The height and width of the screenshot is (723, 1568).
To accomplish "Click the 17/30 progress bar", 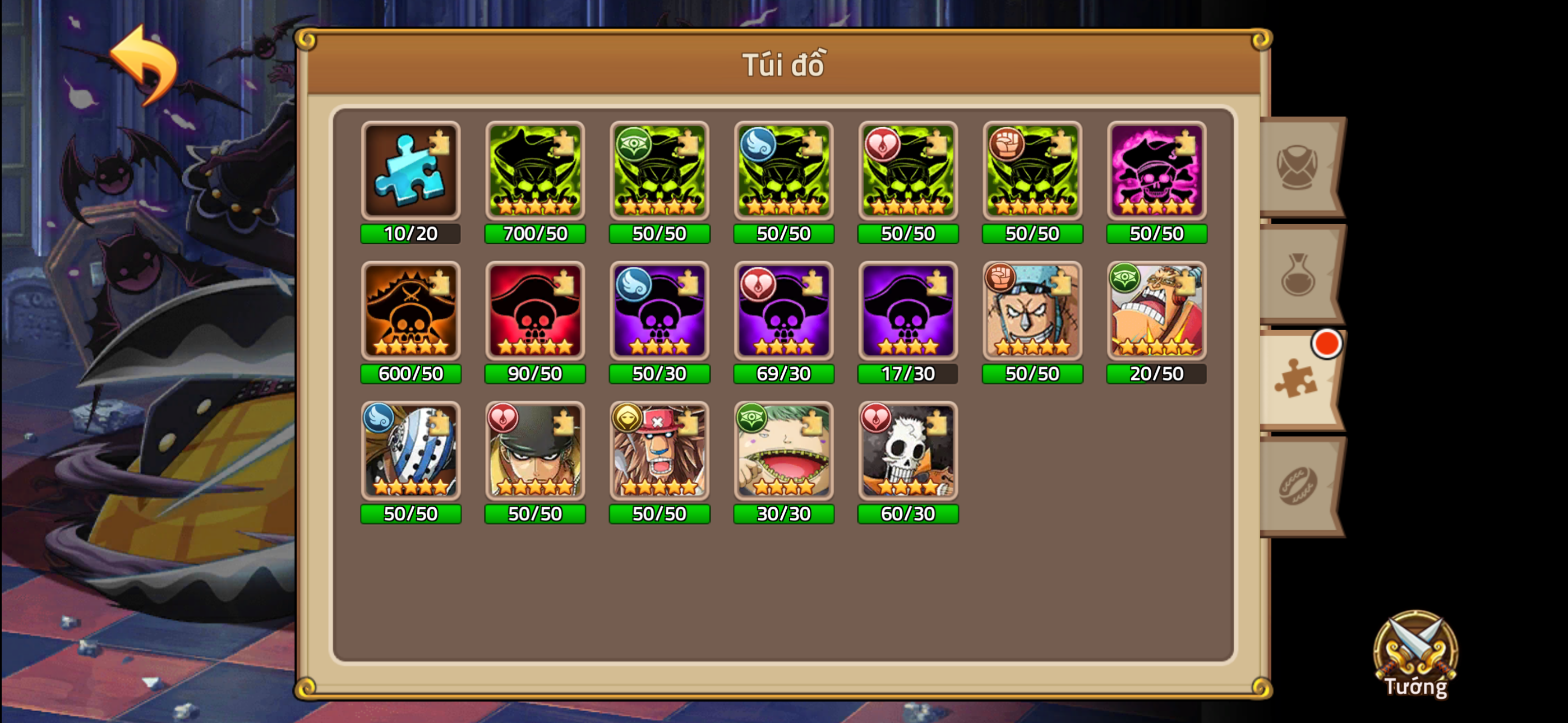I will coord(907,374).
